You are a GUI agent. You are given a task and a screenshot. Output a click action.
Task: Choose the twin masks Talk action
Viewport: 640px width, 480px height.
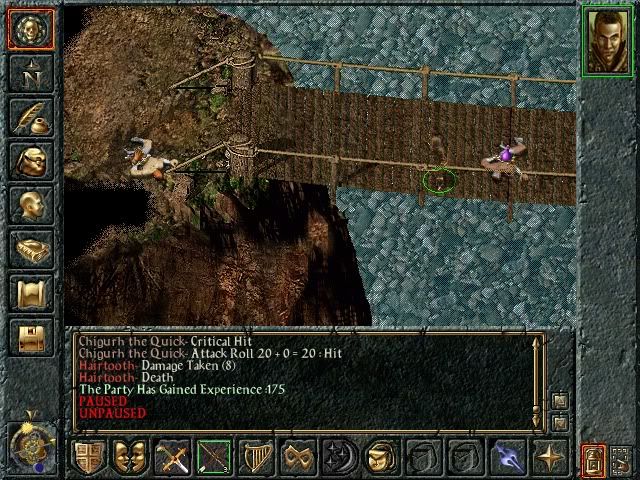pyautogui.click(x=130, y=457)
